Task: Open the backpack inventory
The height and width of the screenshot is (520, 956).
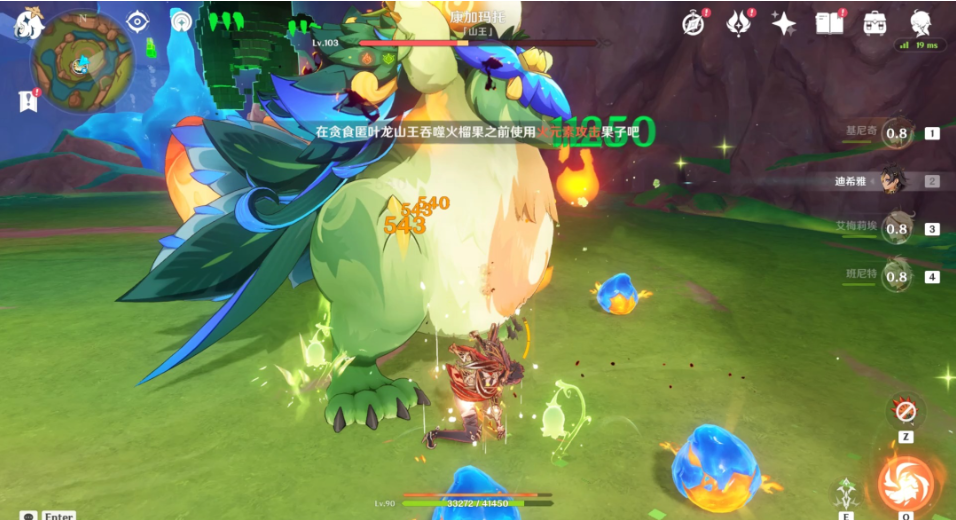Action: point(874,23)
